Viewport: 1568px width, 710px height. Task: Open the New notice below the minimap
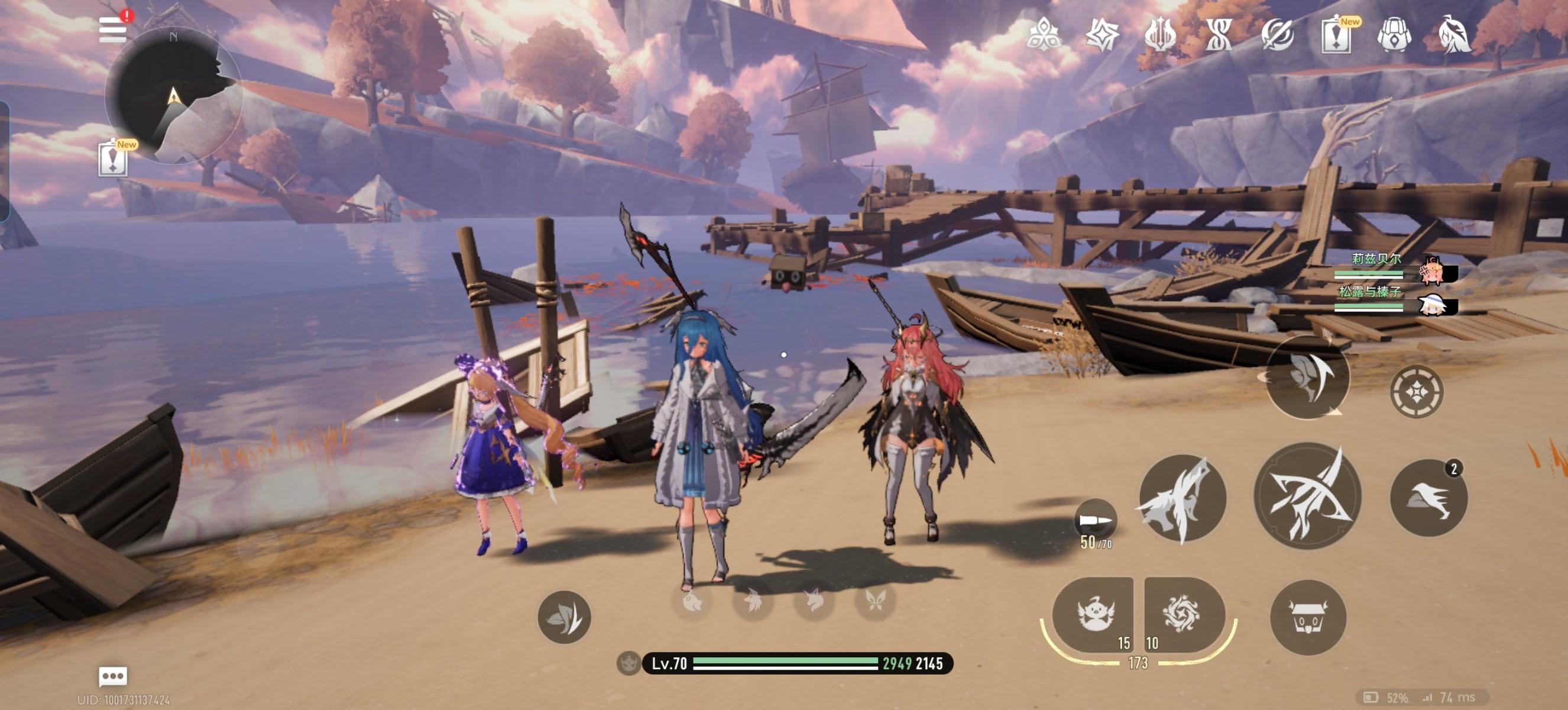pyautogui.click(x=113, y=160)
